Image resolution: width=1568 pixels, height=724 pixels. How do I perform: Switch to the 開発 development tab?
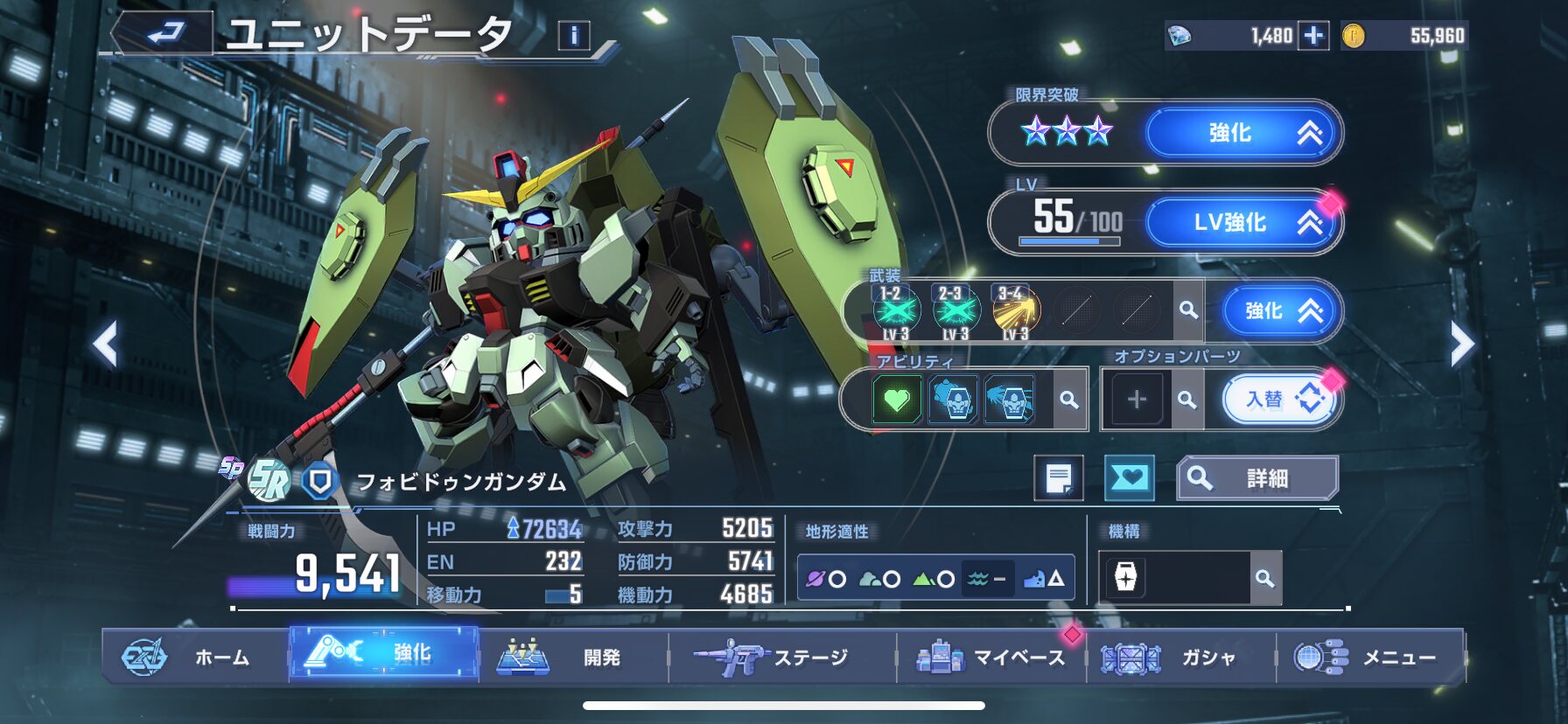coord(573,657)
